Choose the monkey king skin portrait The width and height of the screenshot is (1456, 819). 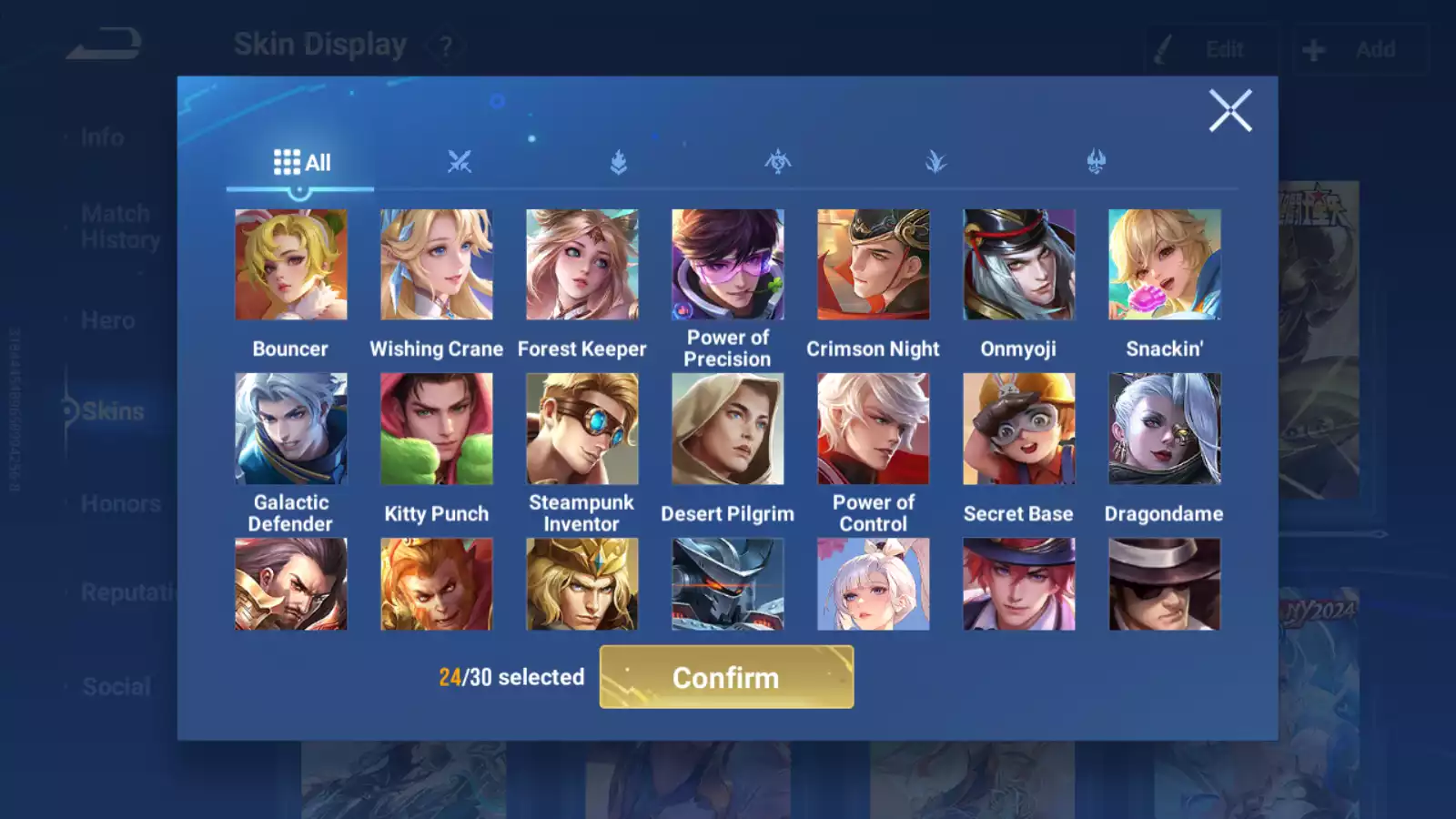(436, 584)
